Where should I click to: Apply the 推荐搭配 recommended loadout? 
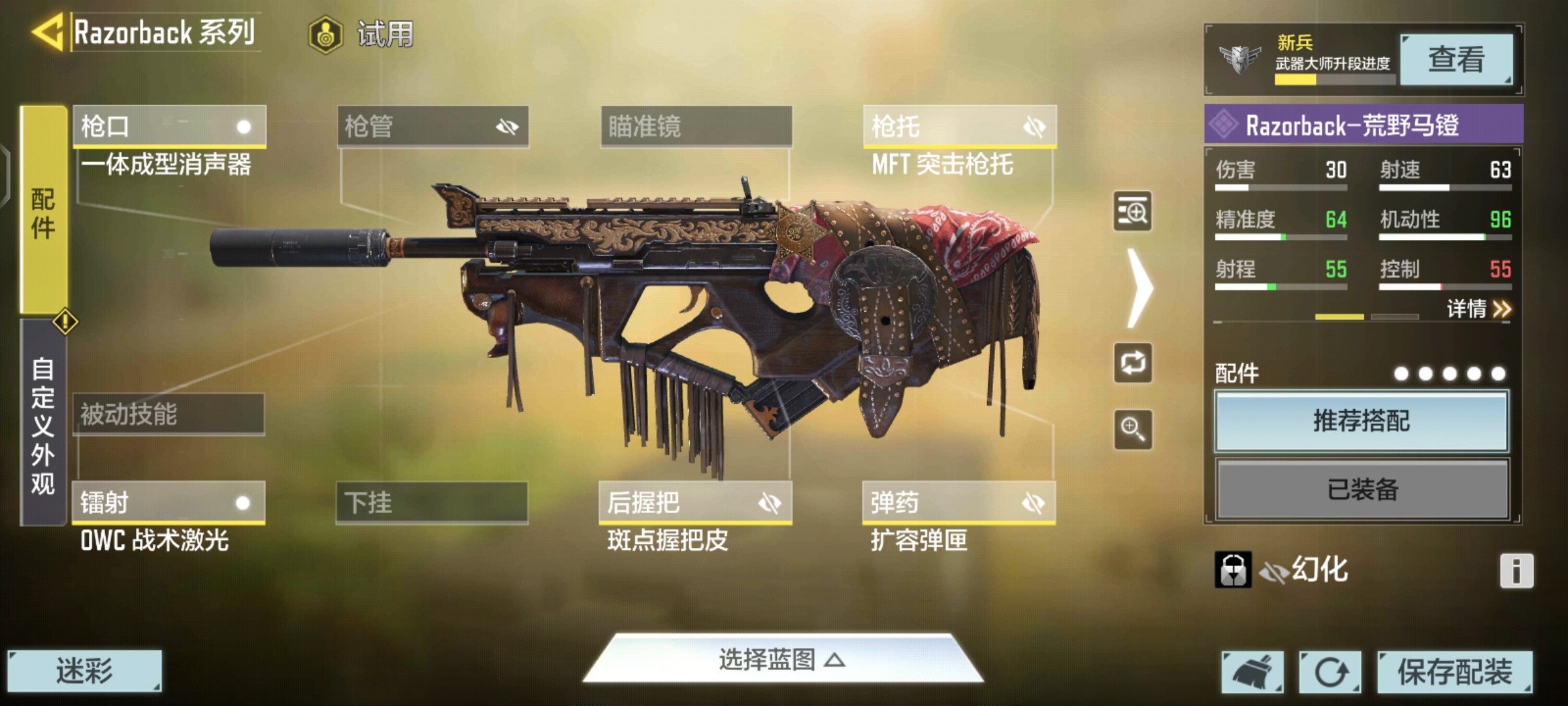1362,421
